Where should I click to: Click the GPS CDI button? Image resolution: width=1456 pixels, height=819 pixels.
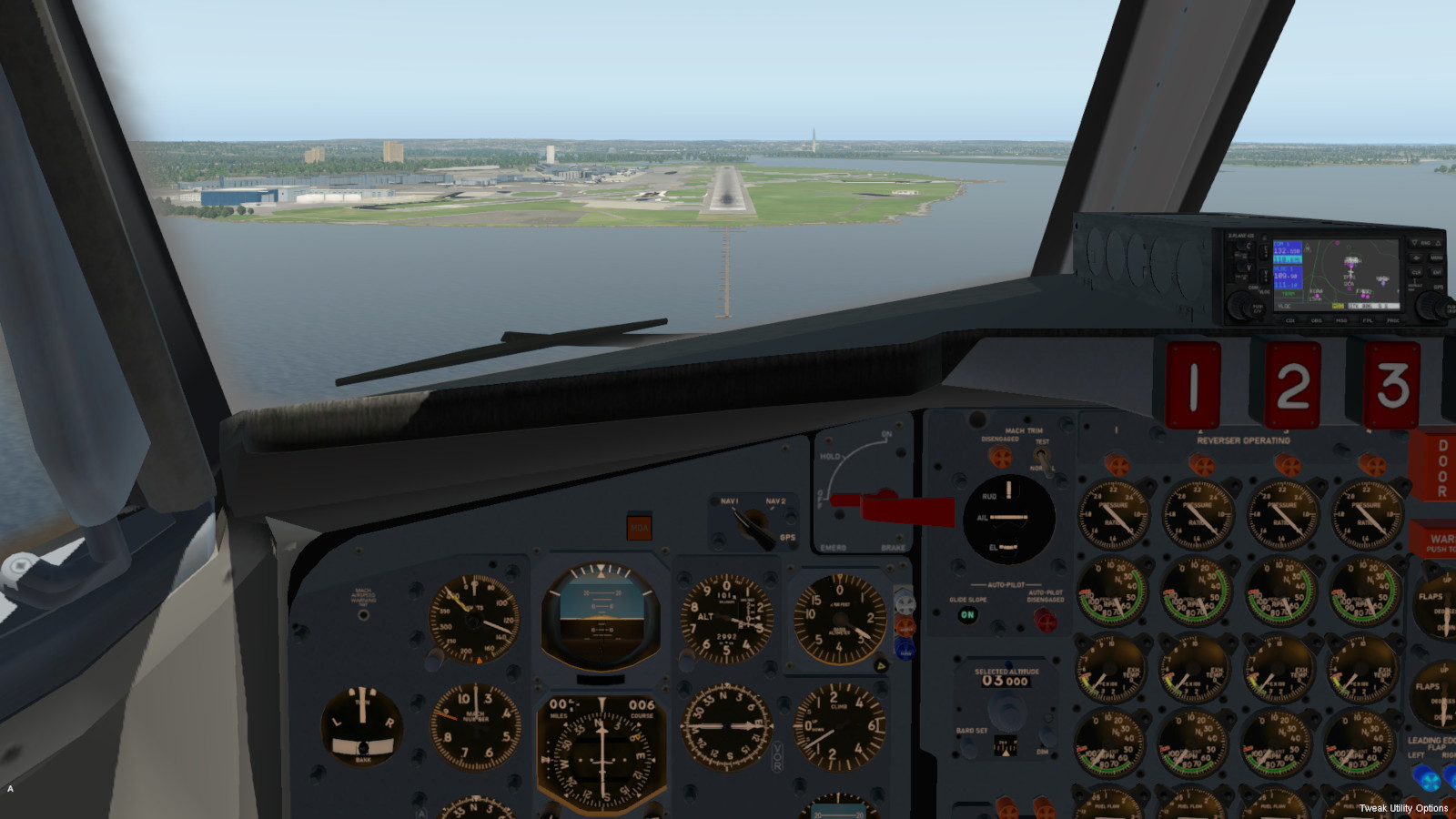pyautogui.click(x=1289, y=320)
